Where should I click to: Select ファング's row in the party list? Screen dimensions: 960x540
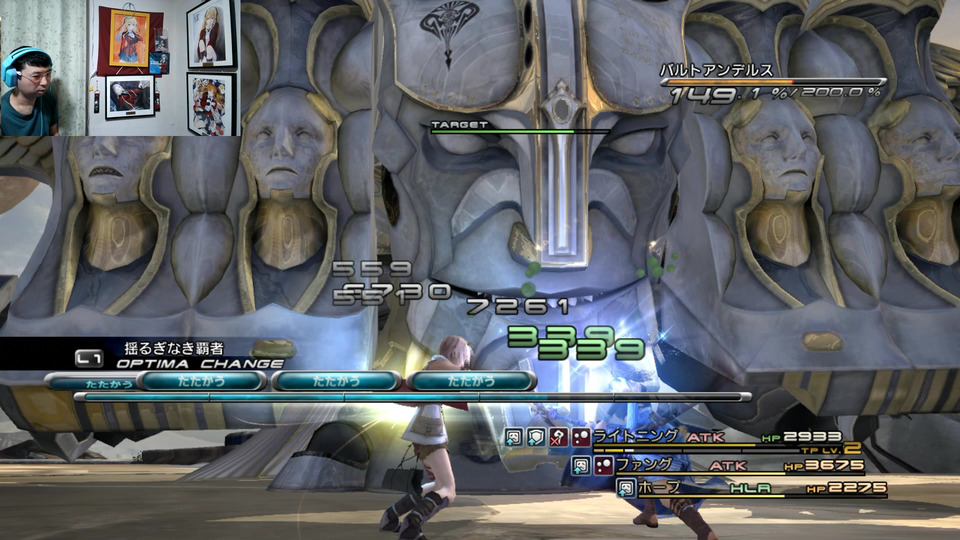[644, 465]
